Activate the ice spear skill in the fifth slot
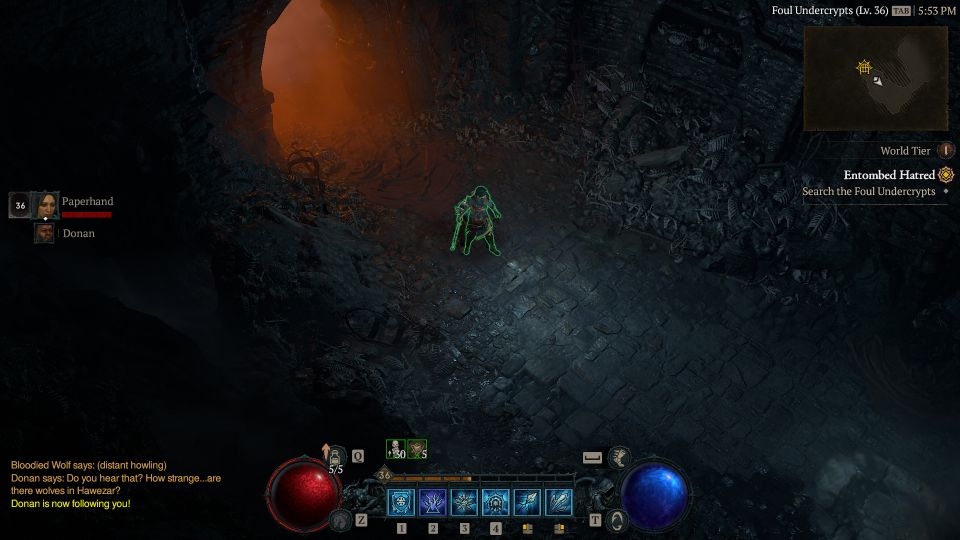Viewport: 960px width, 540px height. (x=528, y=502)
